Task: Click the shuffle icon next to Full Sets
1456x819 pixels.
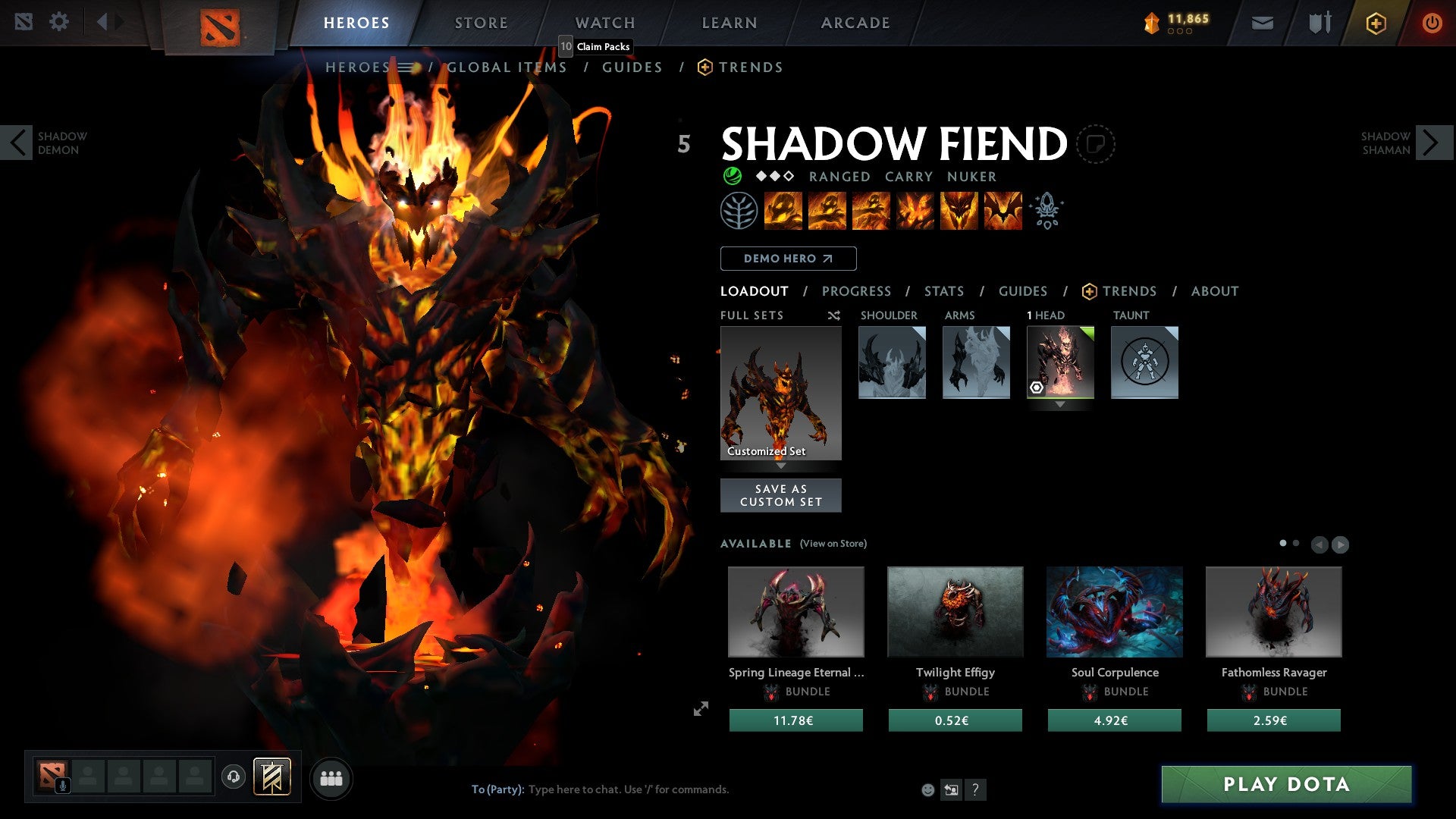Action: click(833, 315)
